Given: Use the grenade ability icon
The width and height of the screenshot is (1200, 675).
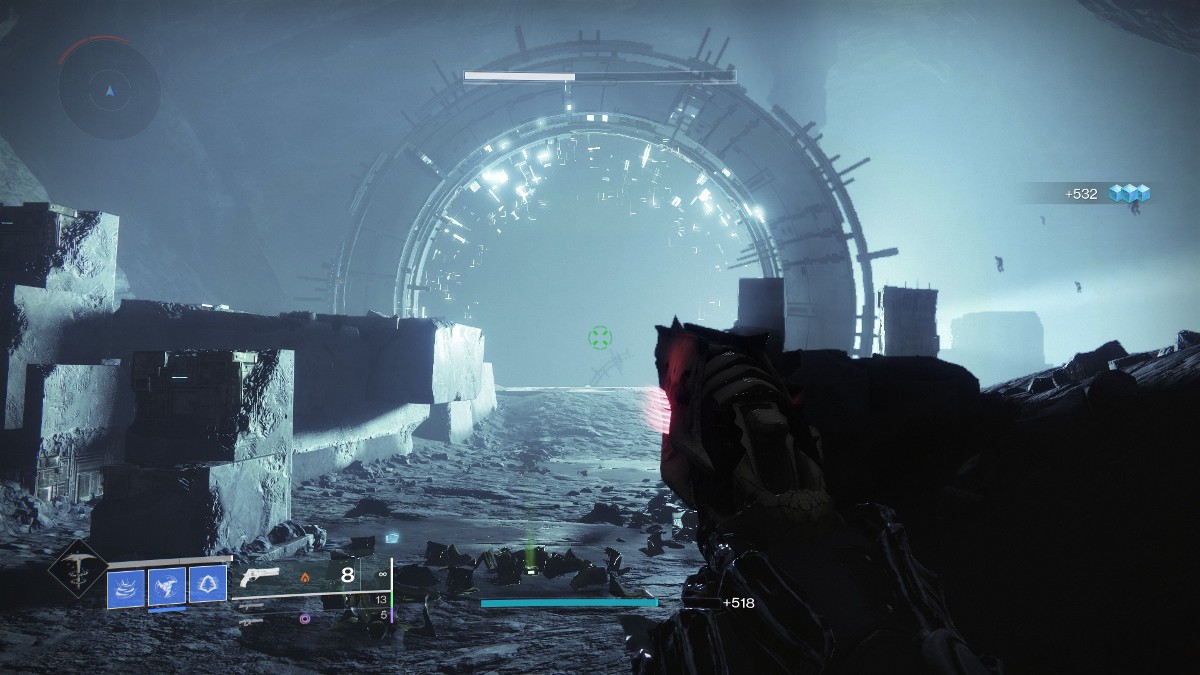Looking at the screenshot, I should [x=167, y=586].
